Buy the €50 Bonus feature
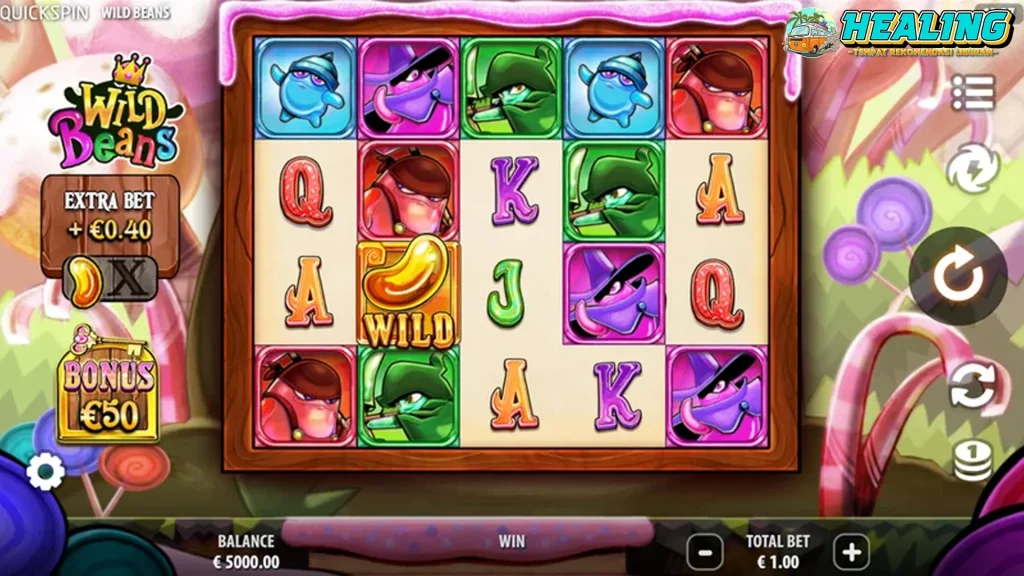1024x576 pixels. point(108,393)
